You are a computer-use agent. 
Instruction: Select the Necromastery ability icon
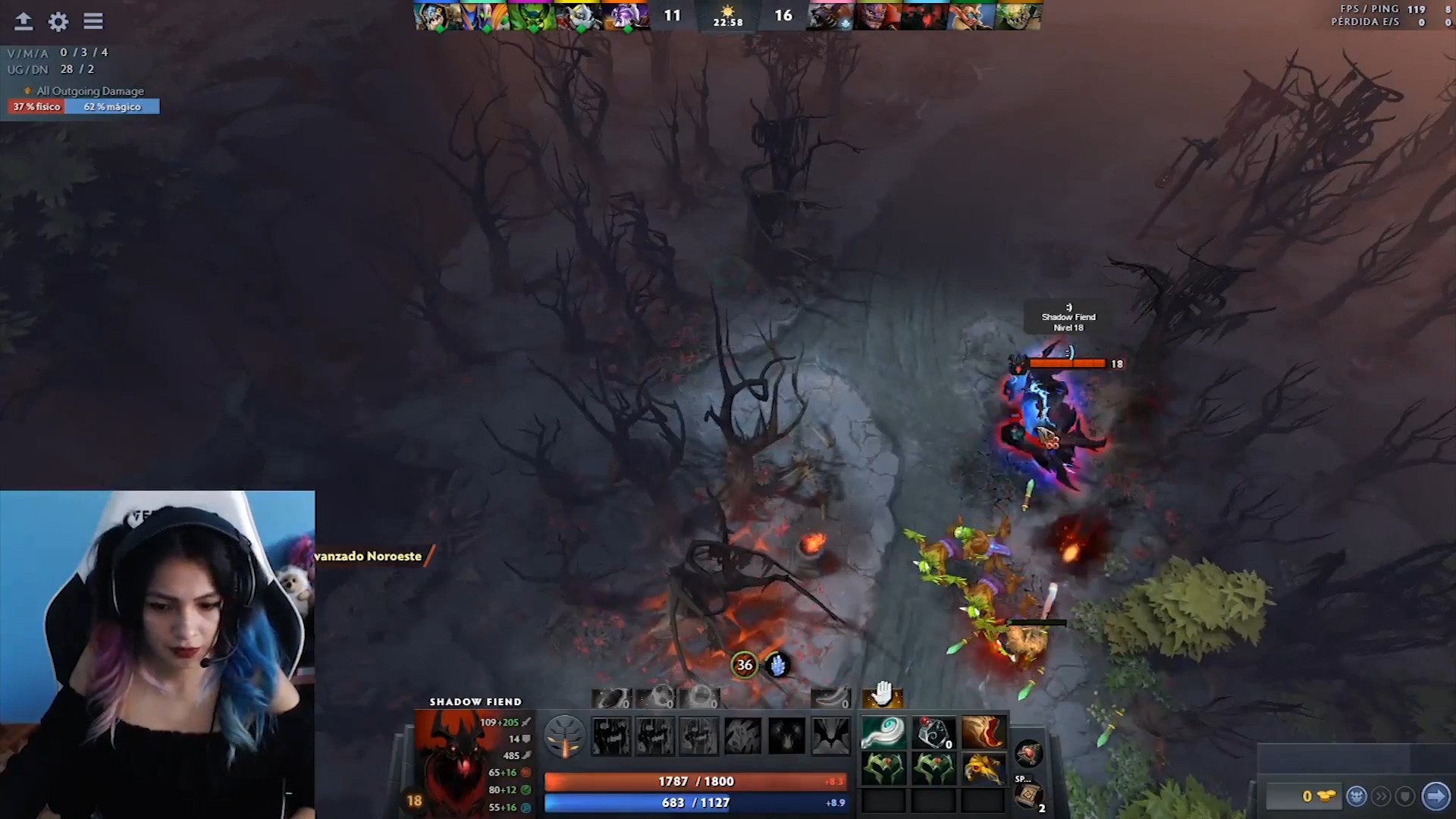(742, 736)
